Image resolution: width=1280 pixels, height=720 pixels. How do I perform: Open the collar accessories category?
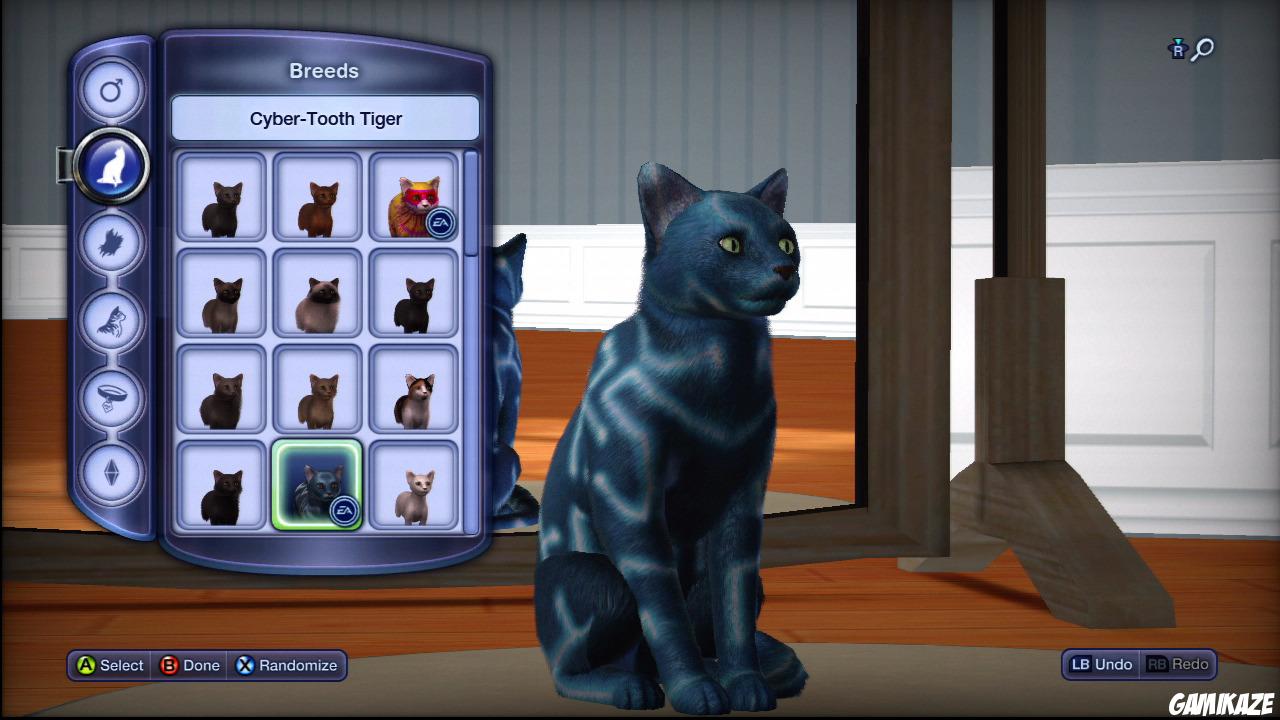click(x=111, y=398)
